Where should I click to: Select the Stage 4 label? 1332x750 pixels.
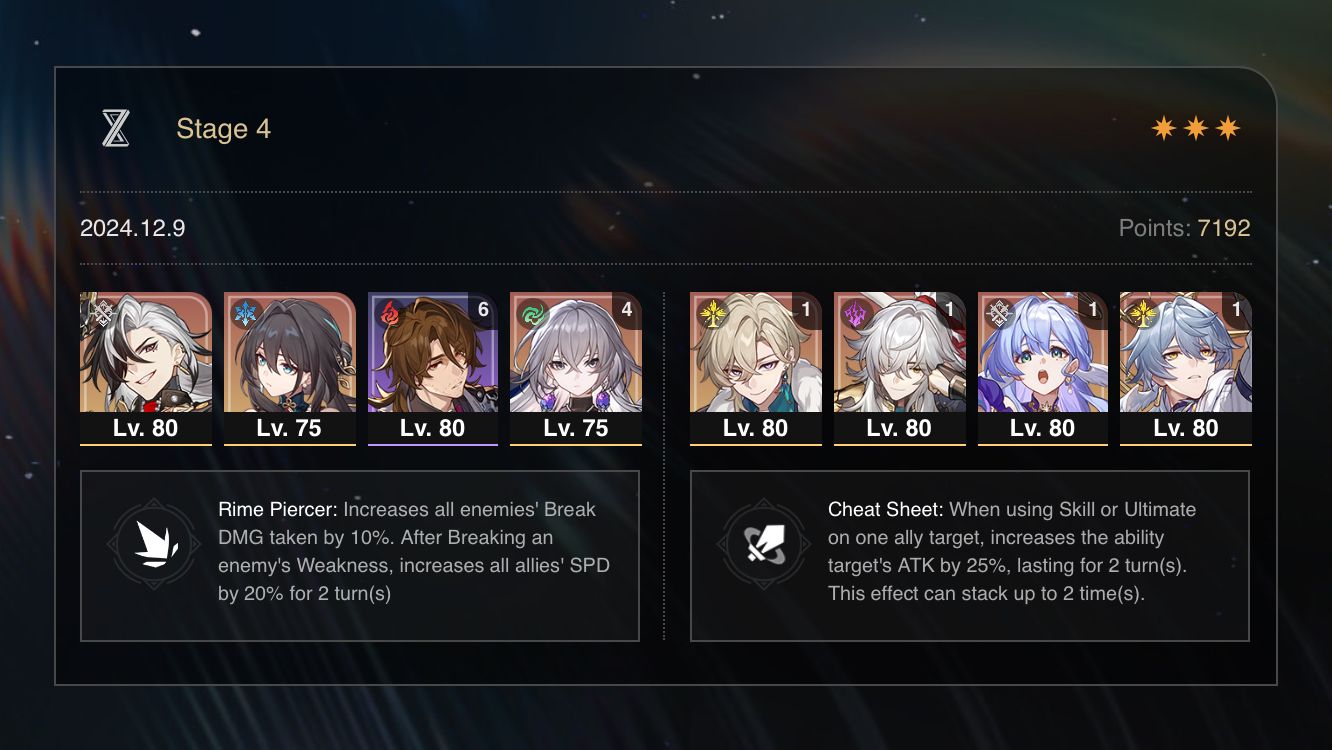point(223,128)
